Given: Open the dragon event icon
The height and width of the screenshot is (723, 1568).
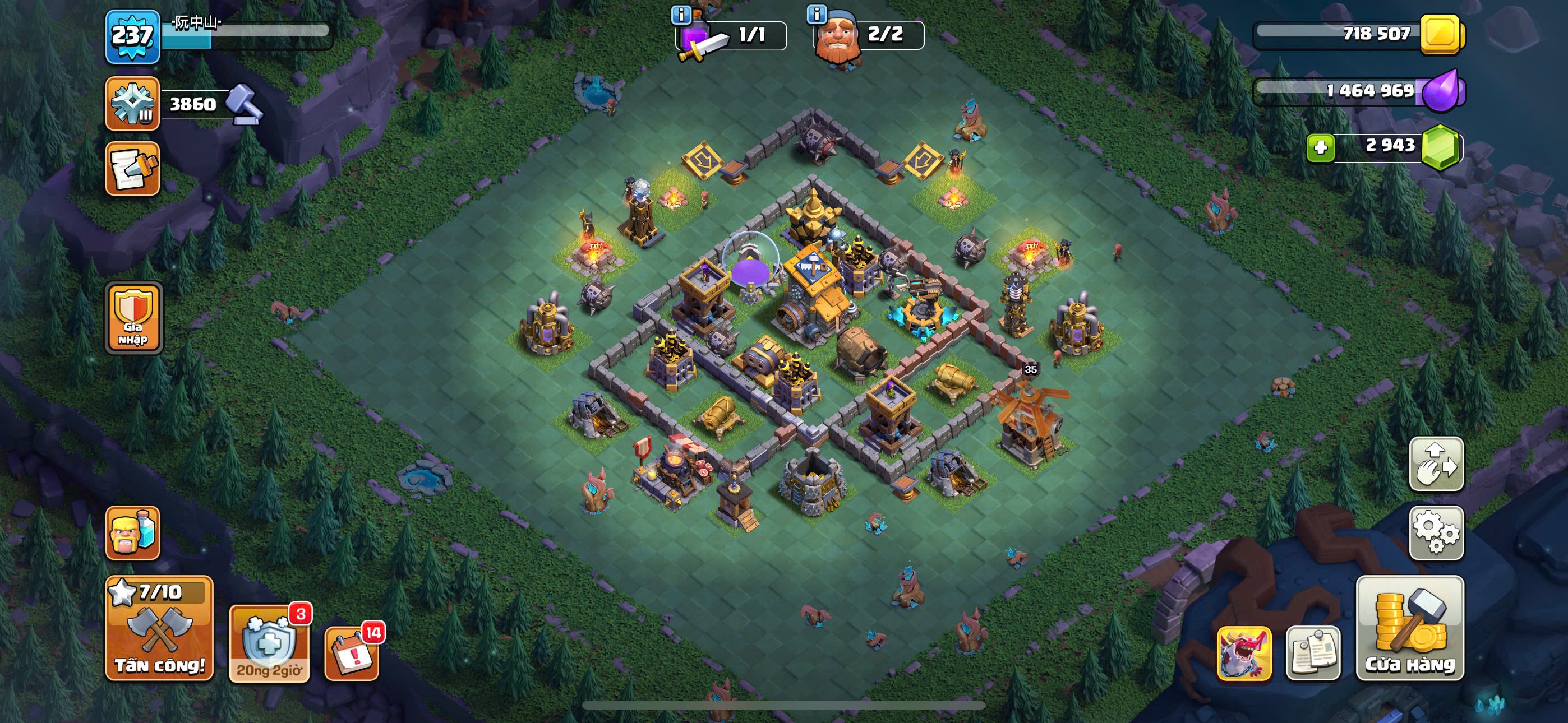Looking at the screenshot, I should pos(1243,652).
